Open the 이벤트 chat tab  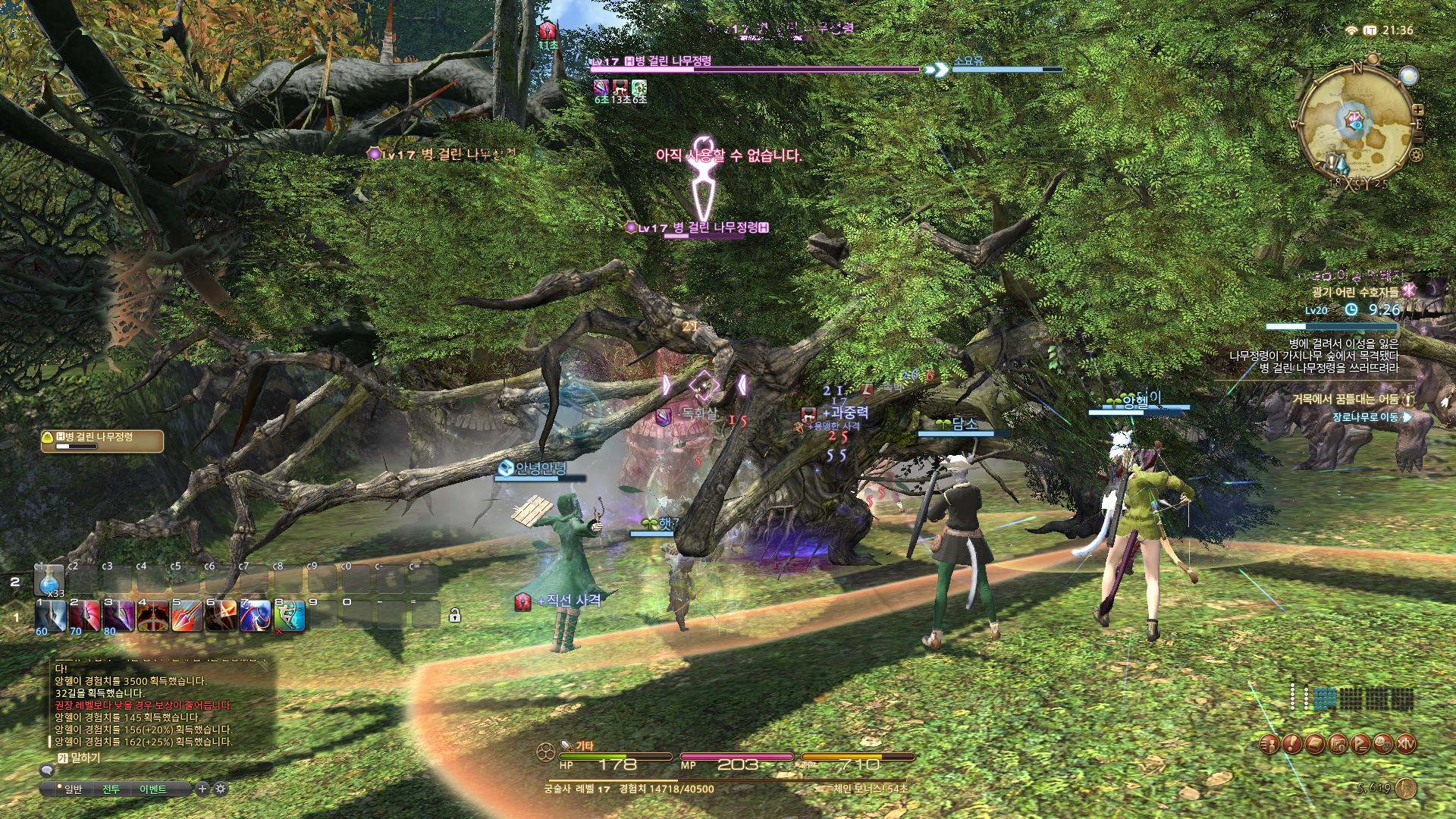pos(152,789)
